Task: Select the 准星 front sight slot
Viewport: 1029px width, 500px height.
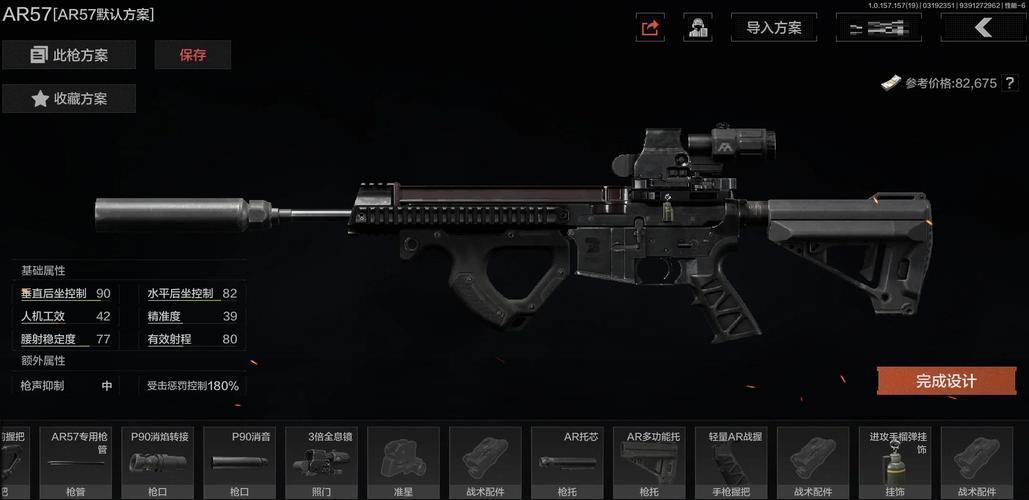Action: pos(403,462)
